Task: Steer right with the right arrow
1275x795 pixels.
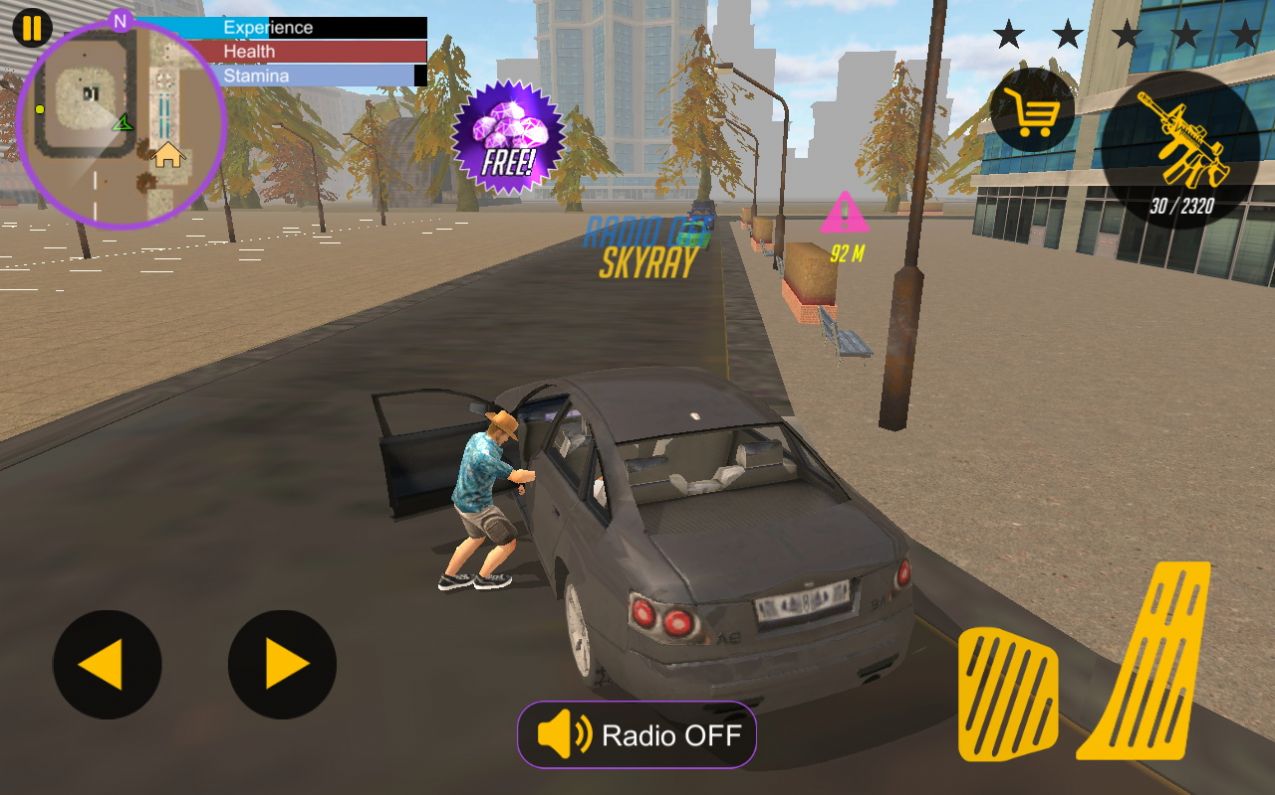Action: tap(282, 664)
